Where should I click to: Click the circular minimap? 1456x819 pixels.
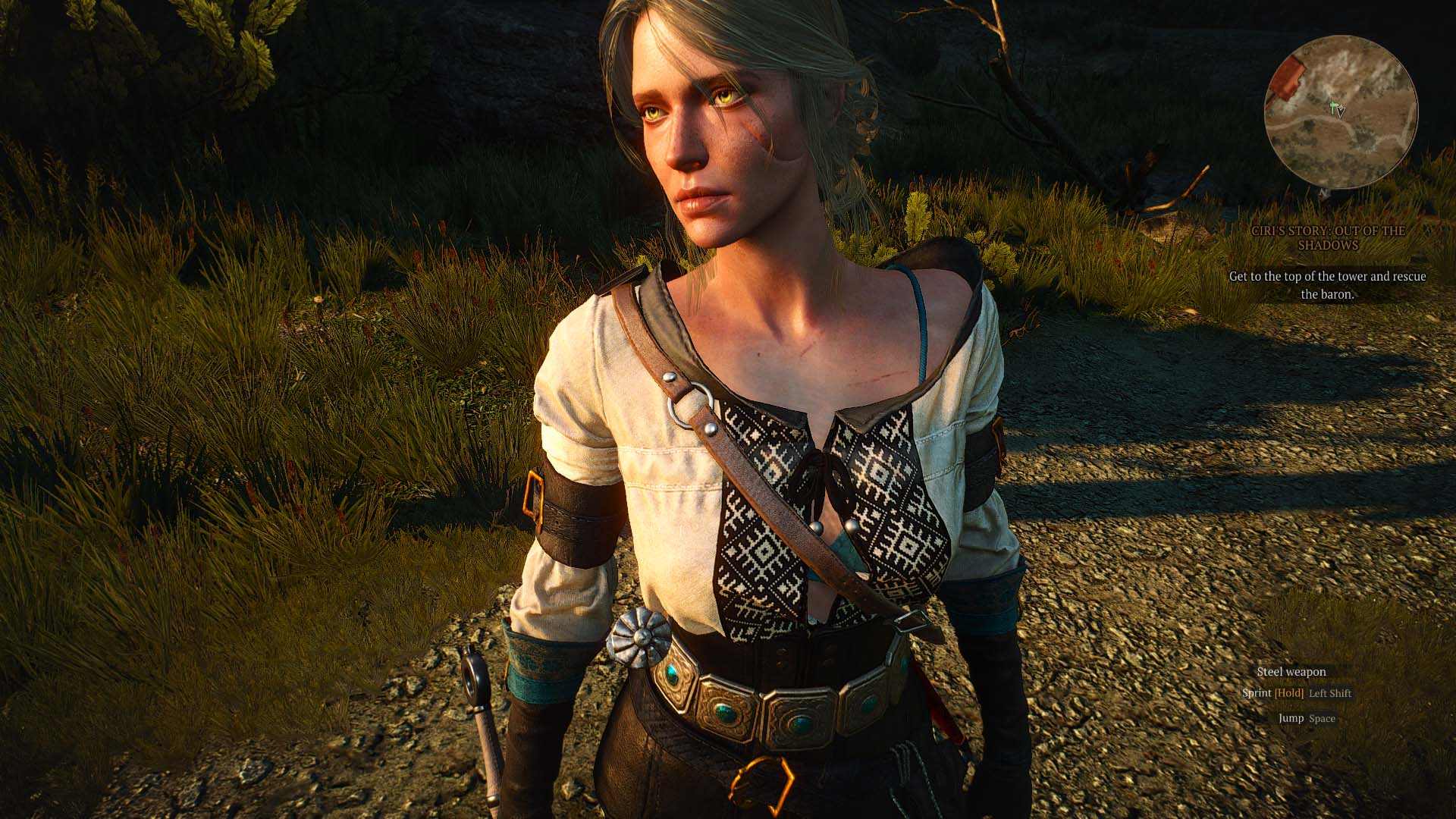click(1340, 111)
